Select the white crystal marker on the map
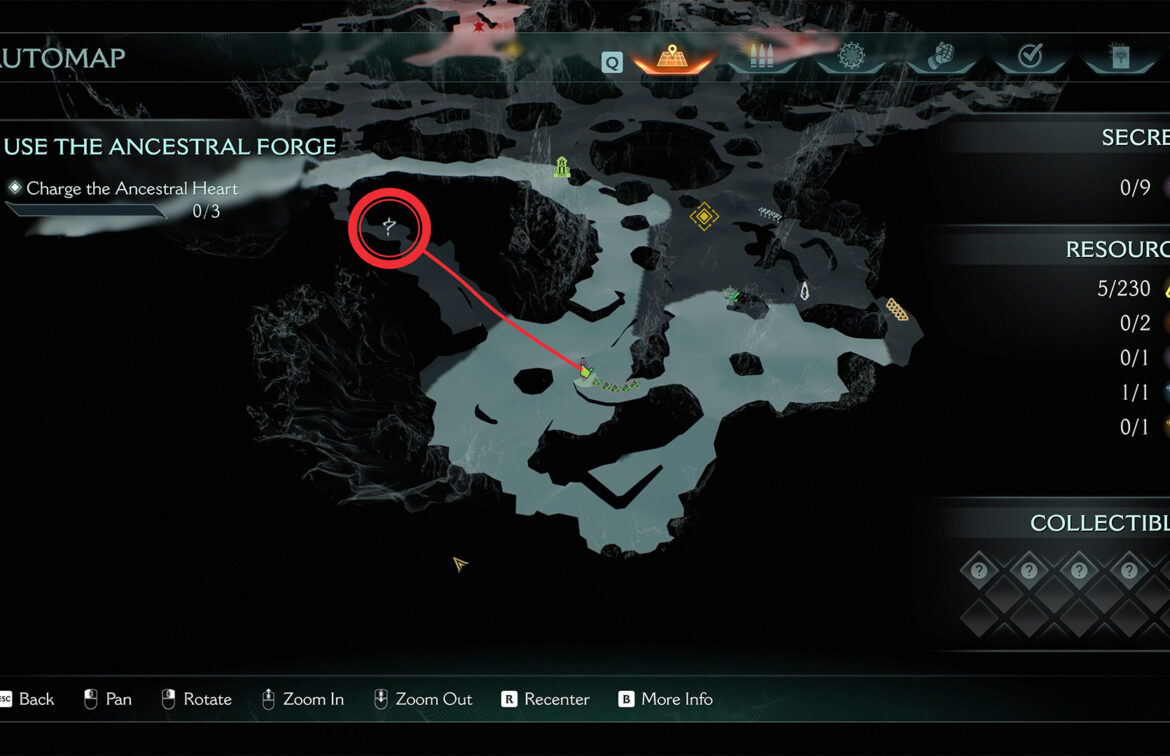The image size is (1170, 756). coord(804,292)
